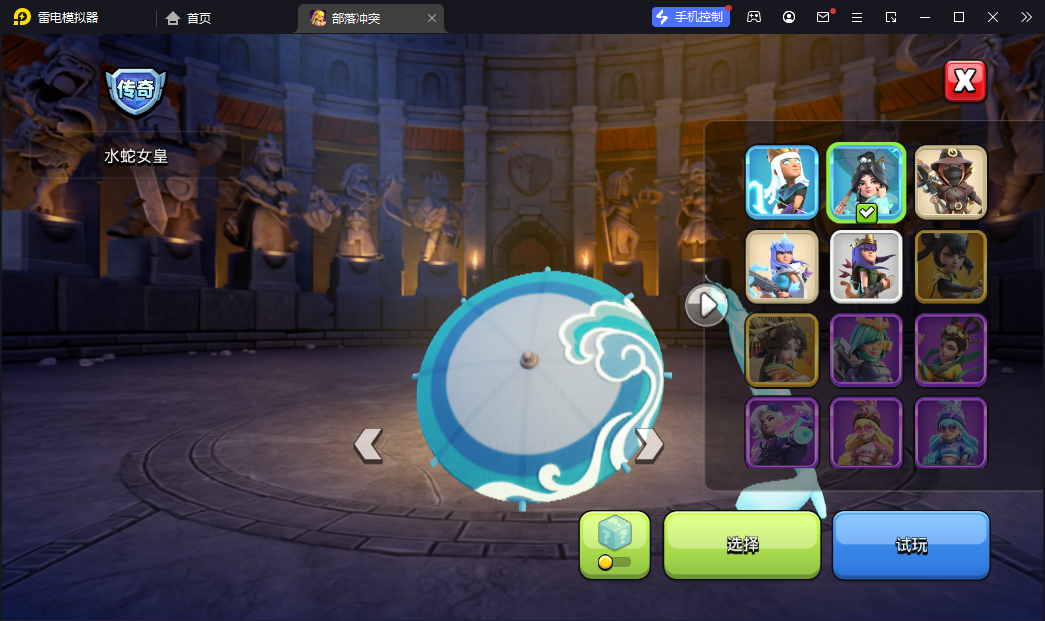Click the blue 试玩 button
The height and width of the screenshot is (621, 1045).
[911, 545]
